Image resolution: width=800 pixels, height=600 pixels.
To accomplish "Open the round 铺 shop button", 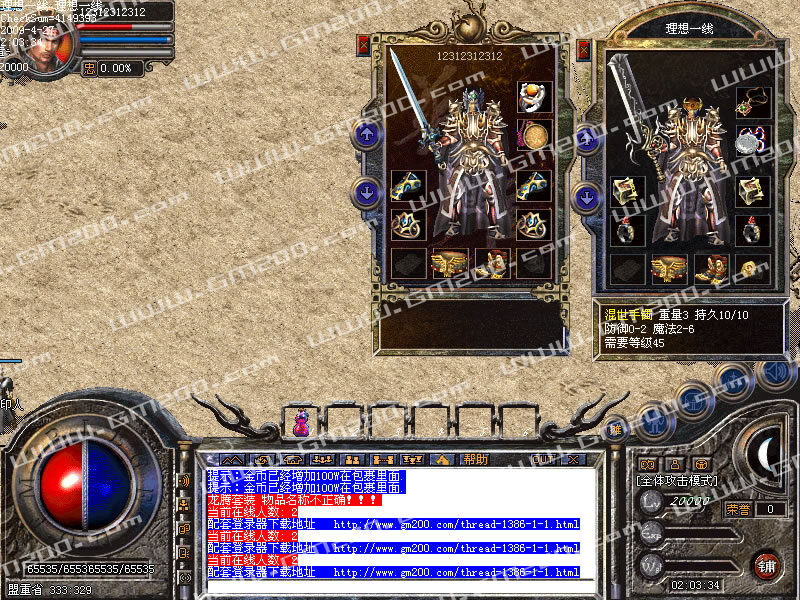I will pyautogui.click(x=766, y=564).
